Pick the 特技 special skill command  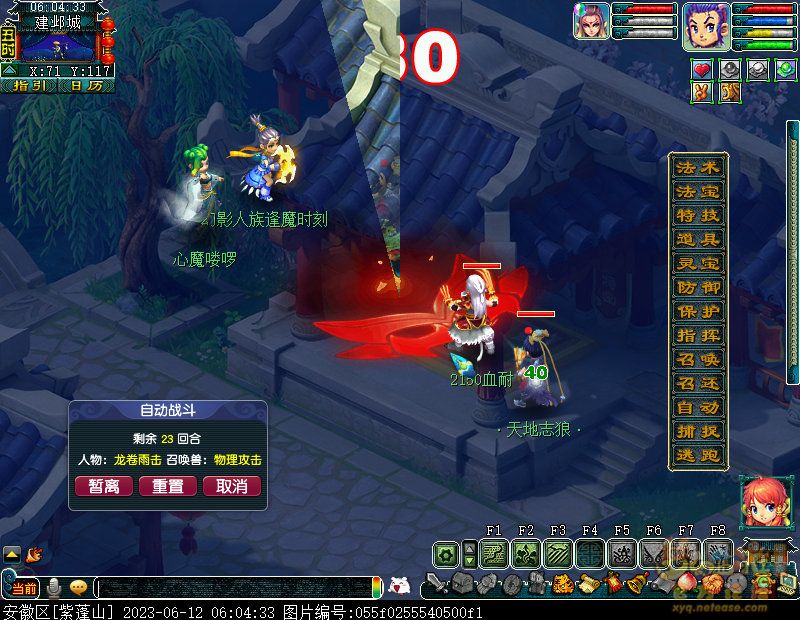point(697,216)
